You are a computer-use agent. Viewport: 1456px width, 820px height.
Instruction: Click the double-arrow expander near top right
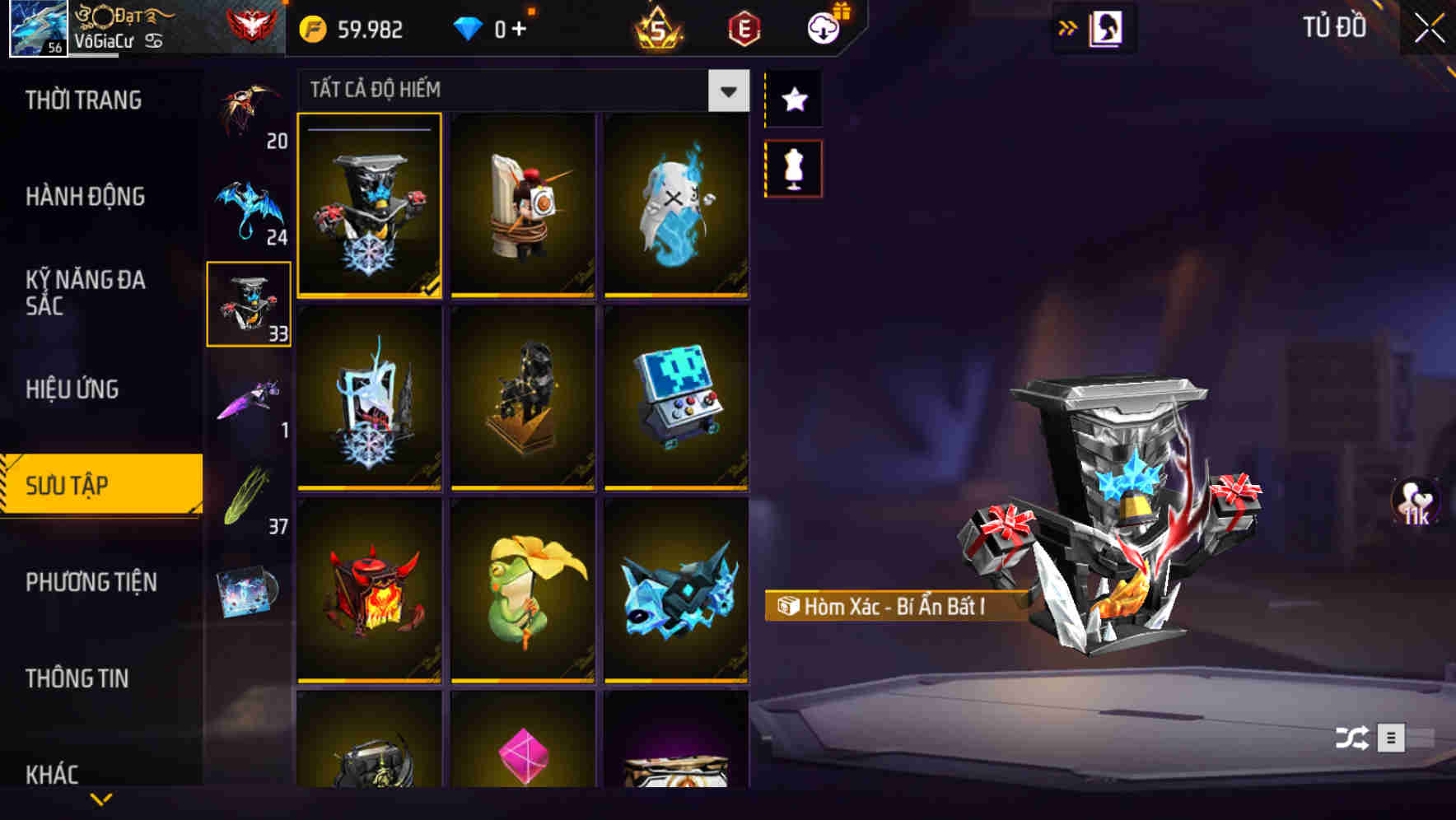(x=1068, y=26)
